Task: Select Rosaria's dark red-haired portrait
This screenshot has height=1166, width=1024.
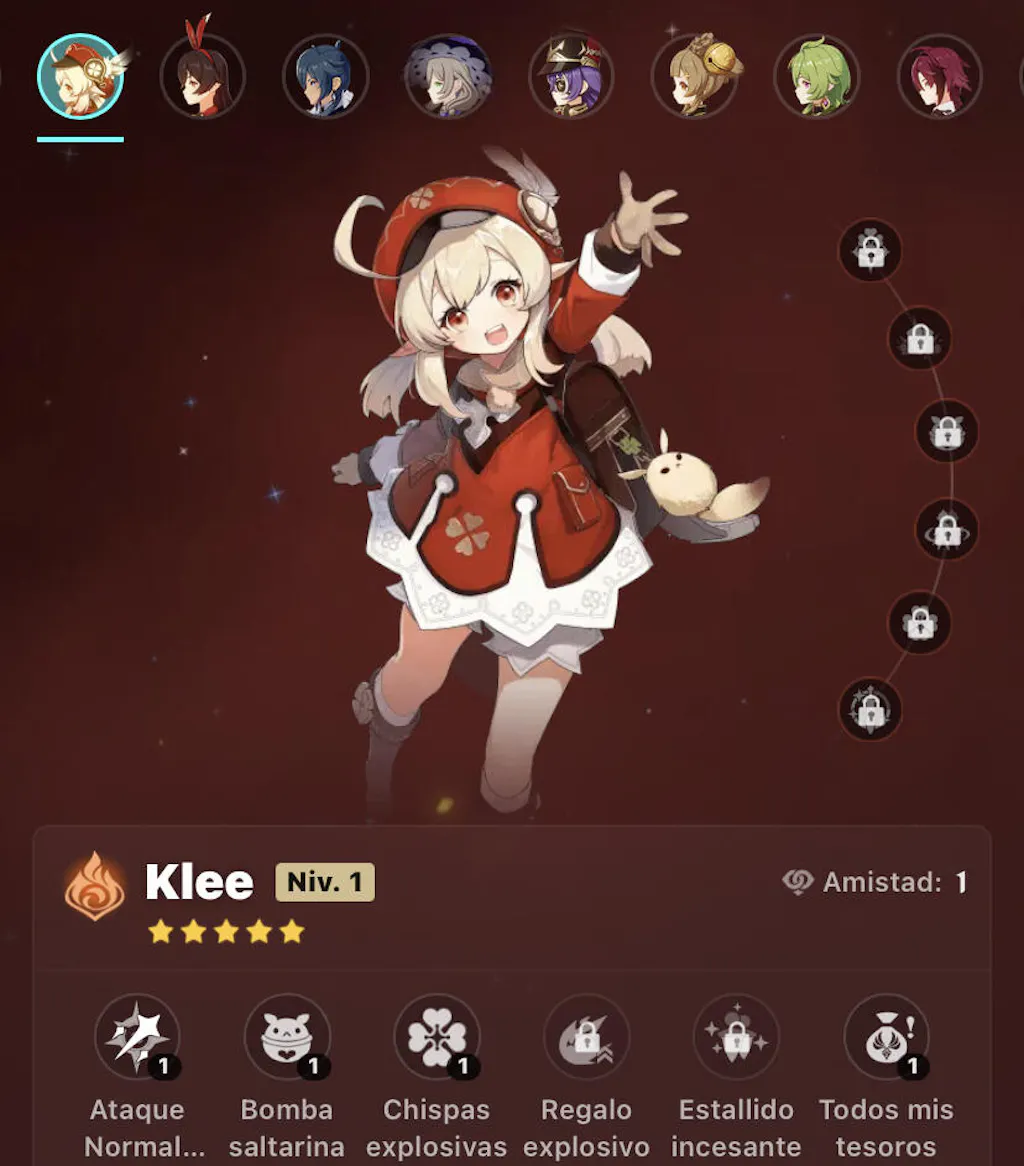Action: tap(939, 77)
